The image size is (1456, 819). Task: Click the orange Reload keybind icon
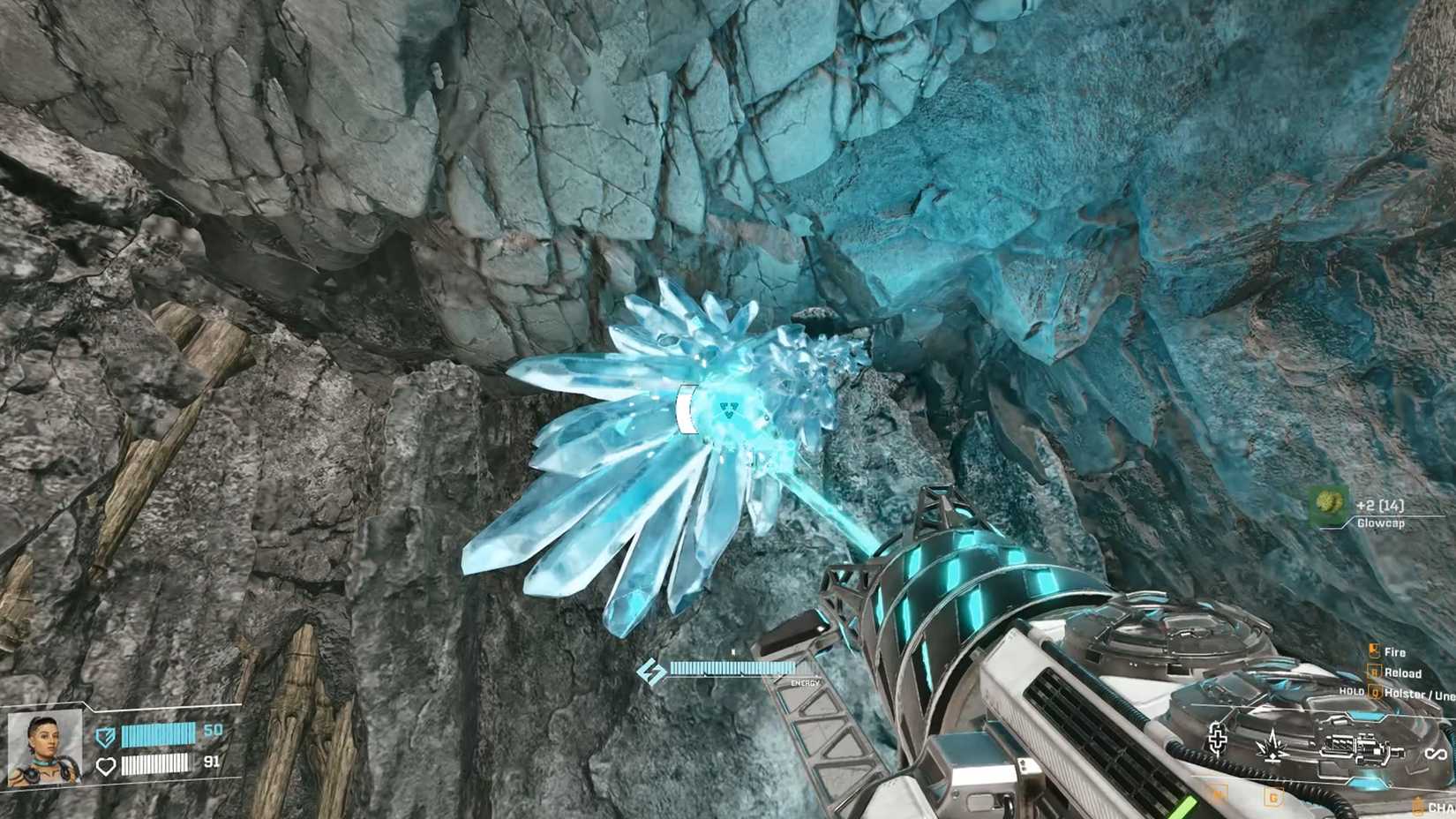(1375, 672)
